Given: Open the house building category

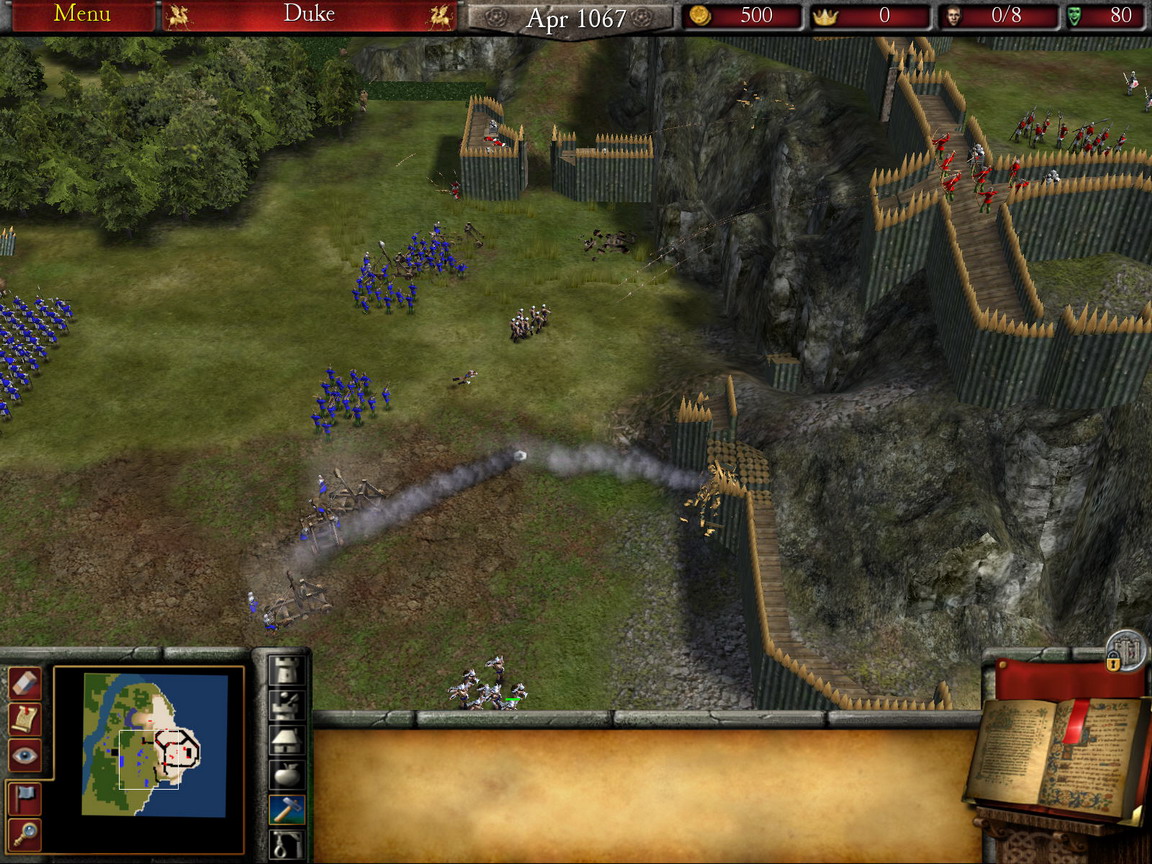Looking at the screenshot, I should point(288,740).
